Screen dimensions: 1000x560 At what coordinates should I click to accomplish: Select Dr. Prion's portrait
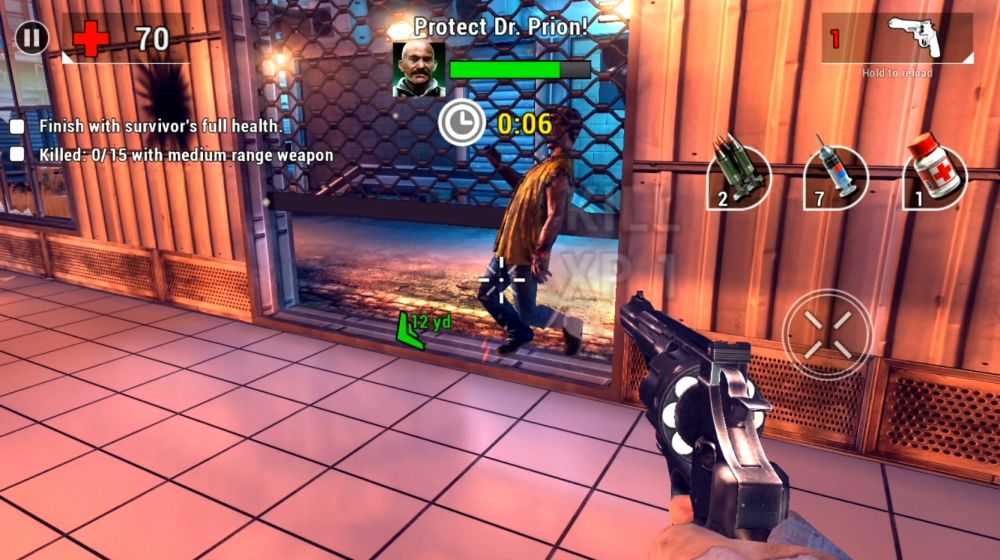tap(419, 69)
